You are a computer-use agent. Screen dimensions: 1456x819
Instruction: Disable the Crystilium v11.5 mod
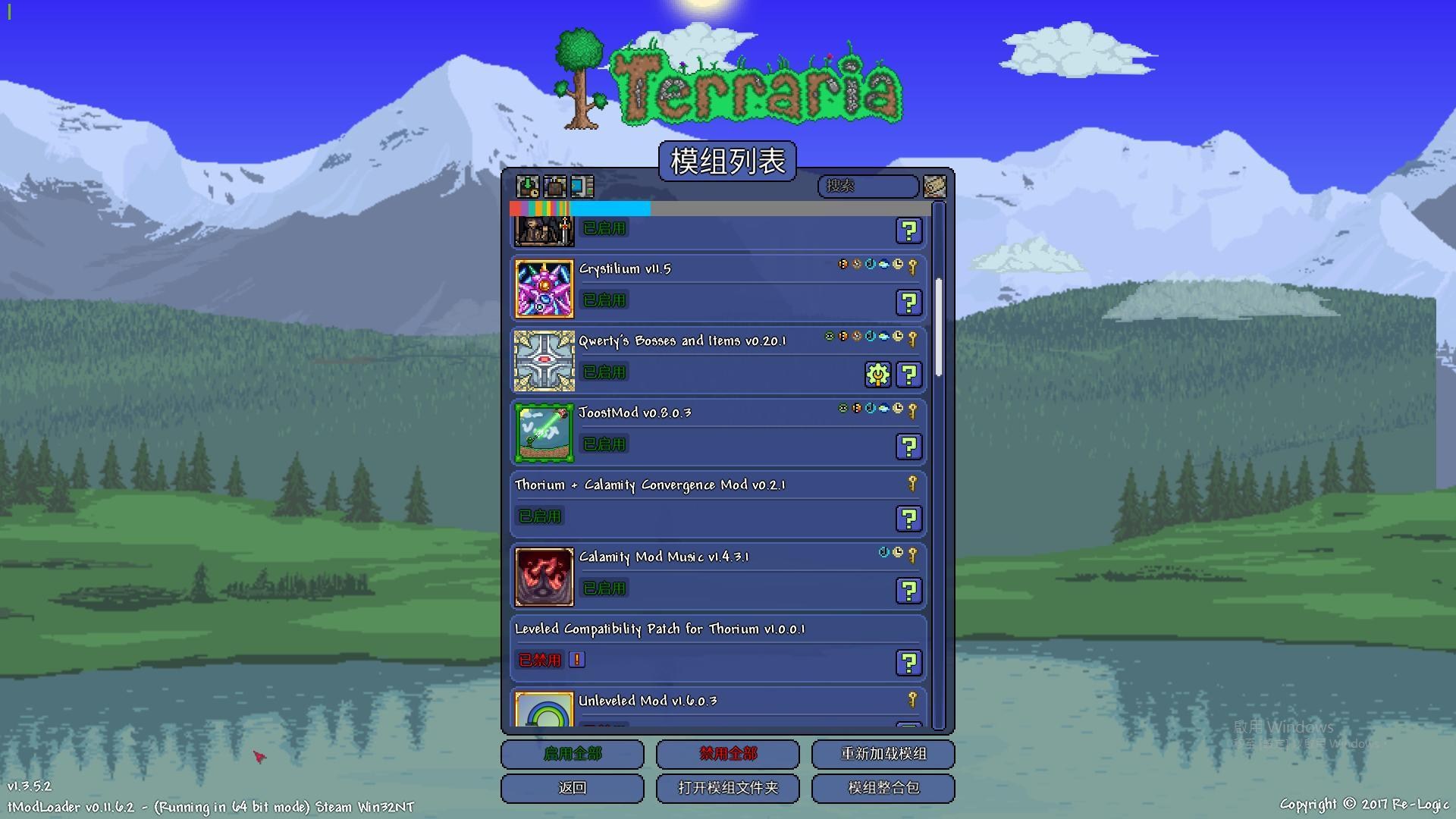tap(604, 300)
